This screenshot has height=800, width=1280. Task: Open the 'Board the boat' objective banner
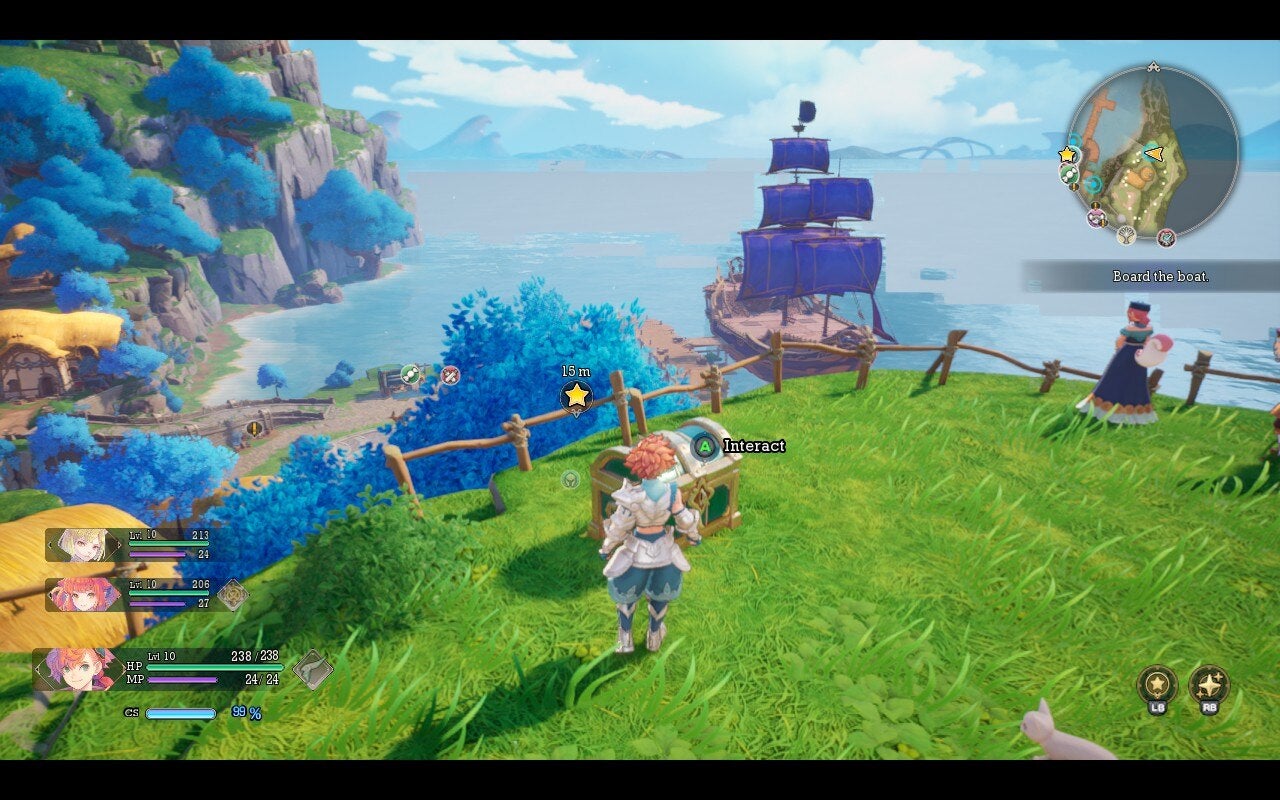1160,276
